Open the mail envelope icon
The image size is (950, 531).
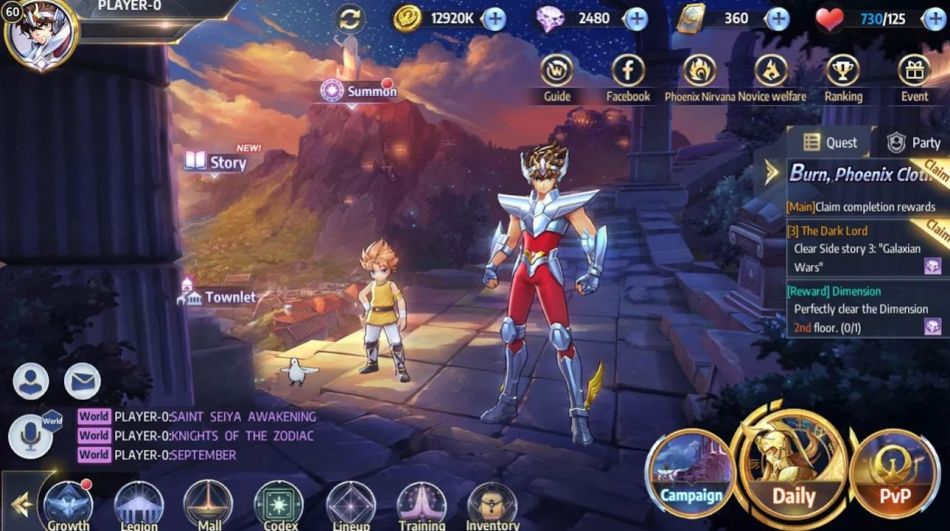click(x=82, y=381)
